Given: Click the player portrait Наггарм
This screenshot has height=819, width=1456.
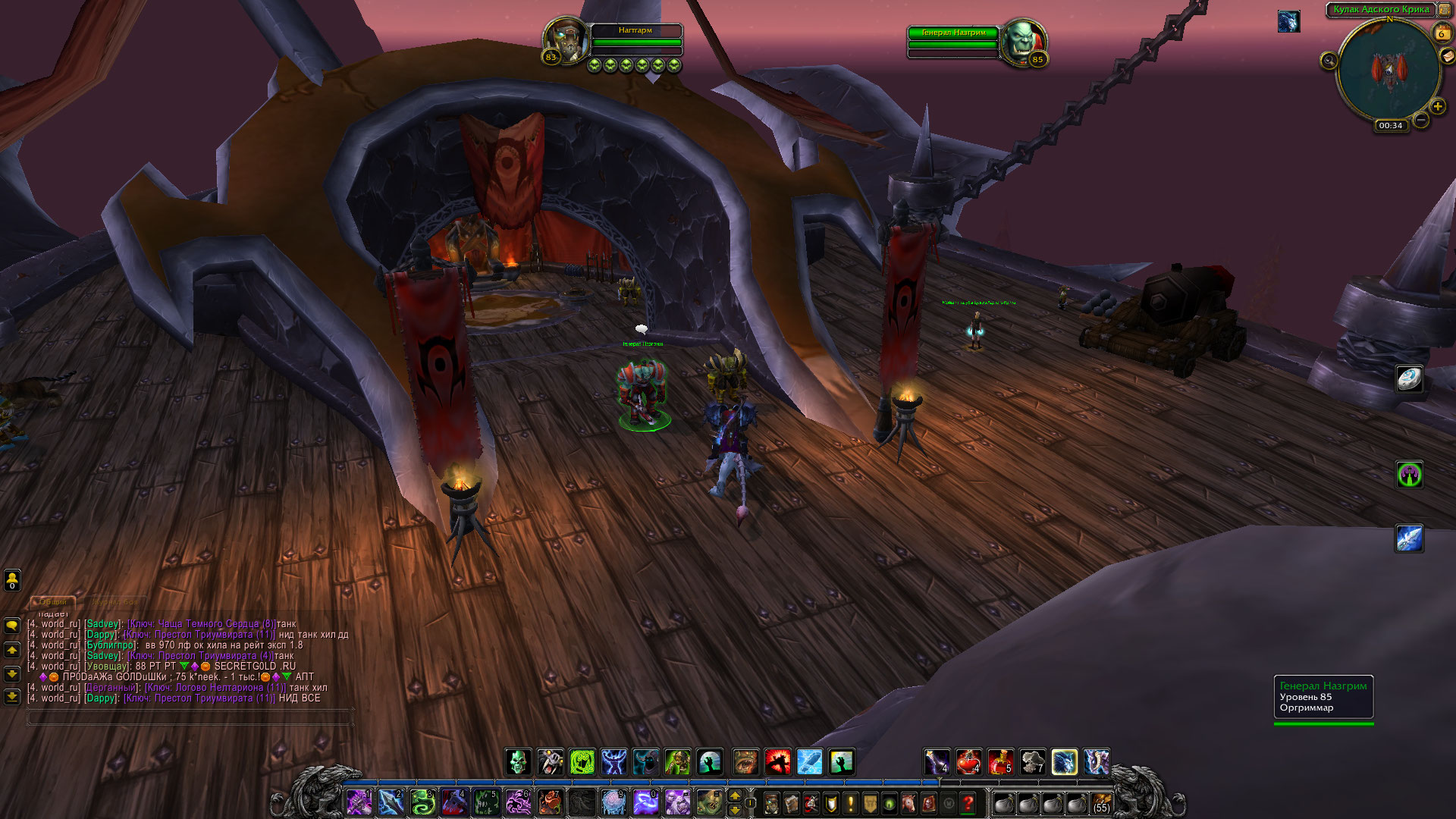Looking at the screenshot, I should 566,39.
